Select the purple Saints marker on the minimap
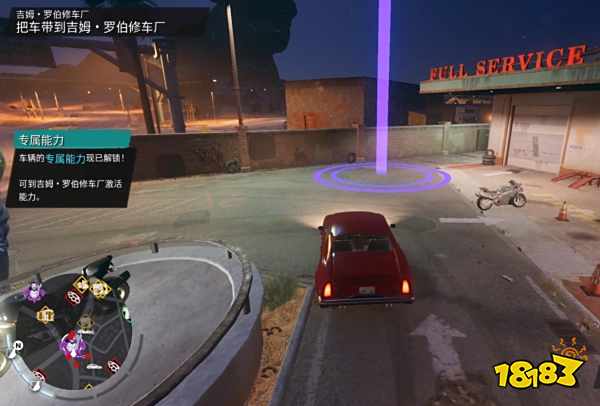This screenshot has width=600, height=406. click(37, 292)
